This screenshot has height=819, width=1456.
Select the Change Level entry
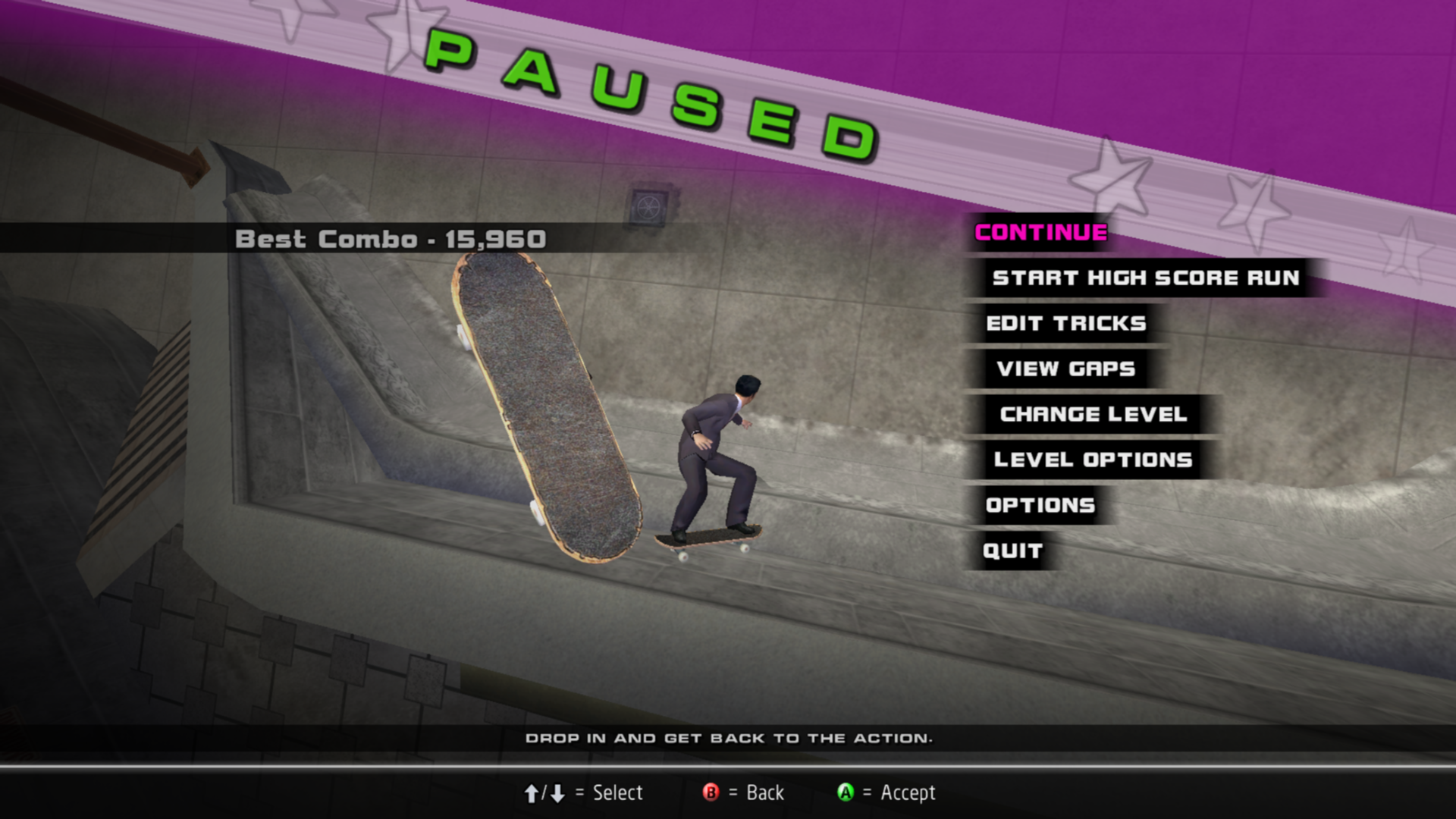click(1093, 415)
